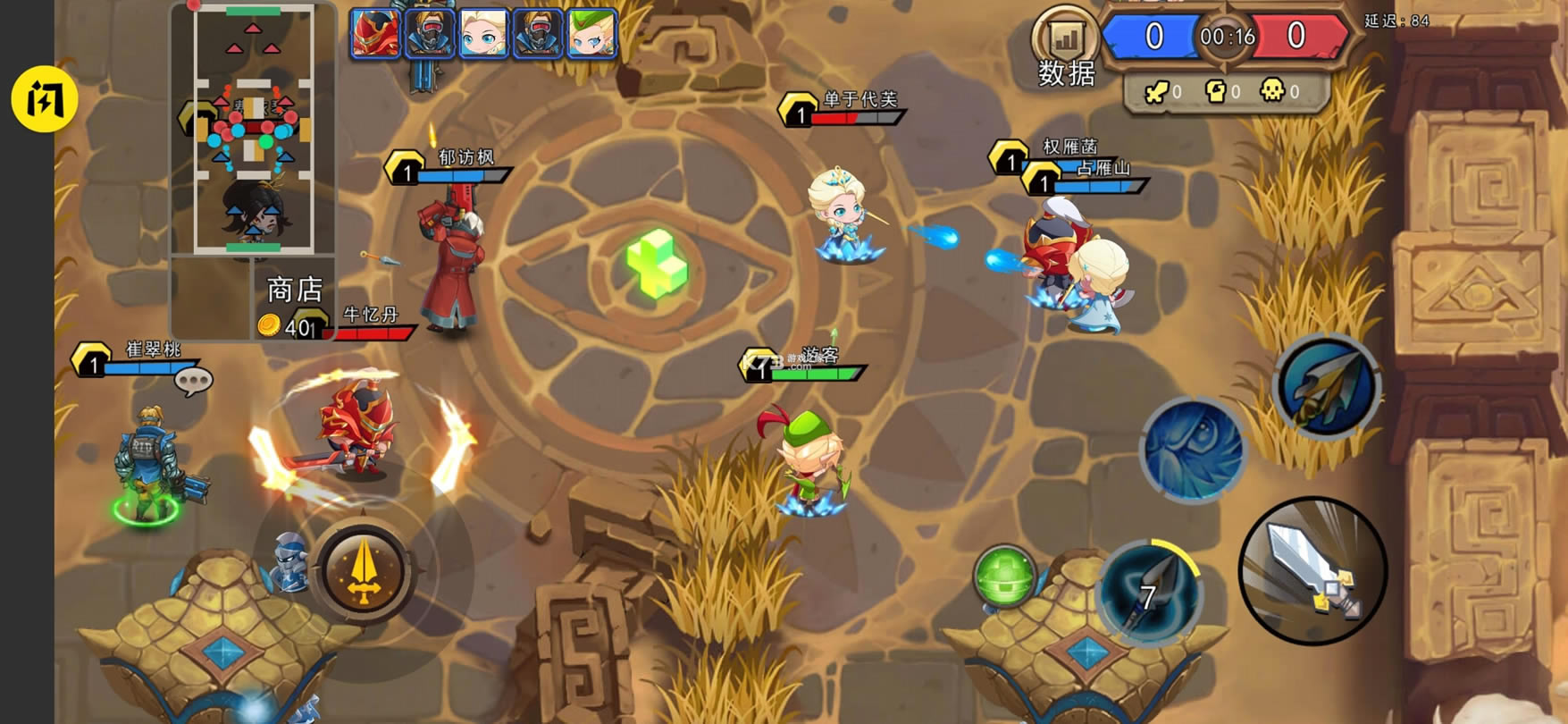Open the 数据 statistics panel
Viewport: 1568px width, 724px height.
1065,50
